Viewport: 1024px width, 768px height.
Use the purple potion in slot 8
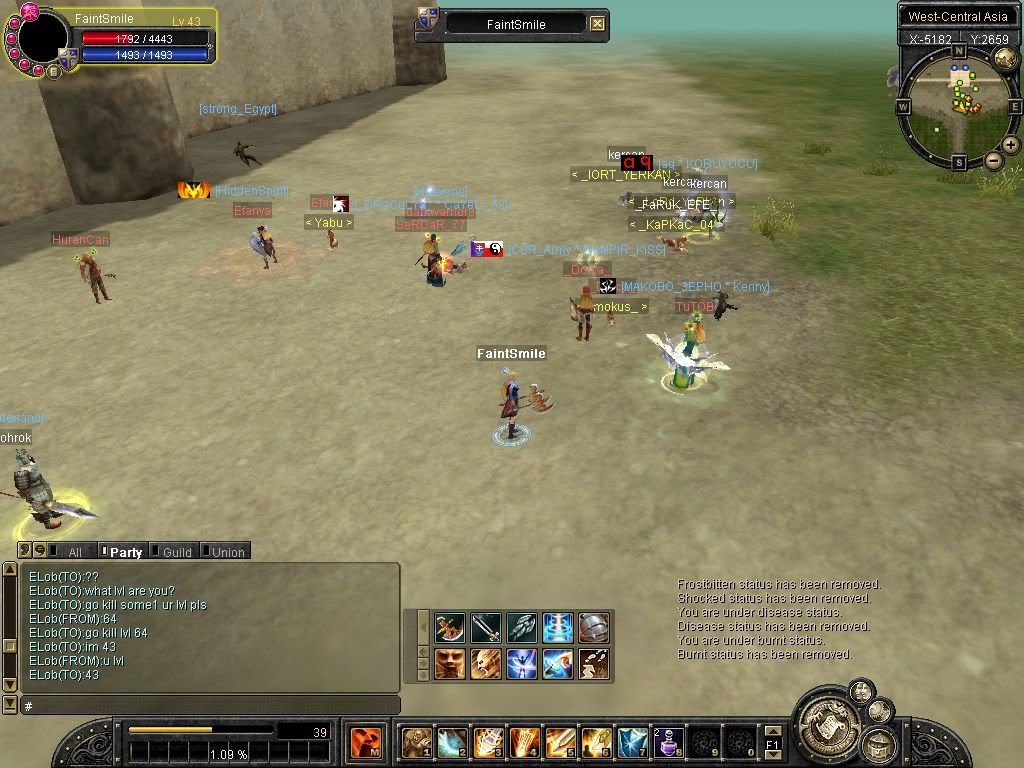[x=668, y=743]
